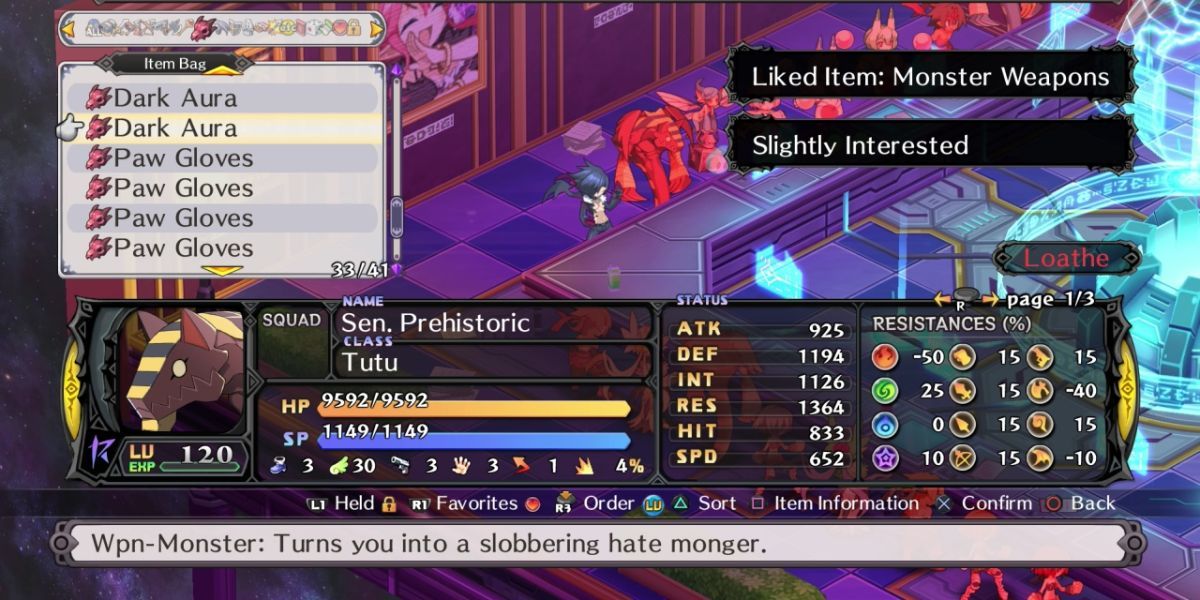The width and height of the screenshot is (1200, 600).
Task: Switch to the ALL items category
Action: [94, 28]
